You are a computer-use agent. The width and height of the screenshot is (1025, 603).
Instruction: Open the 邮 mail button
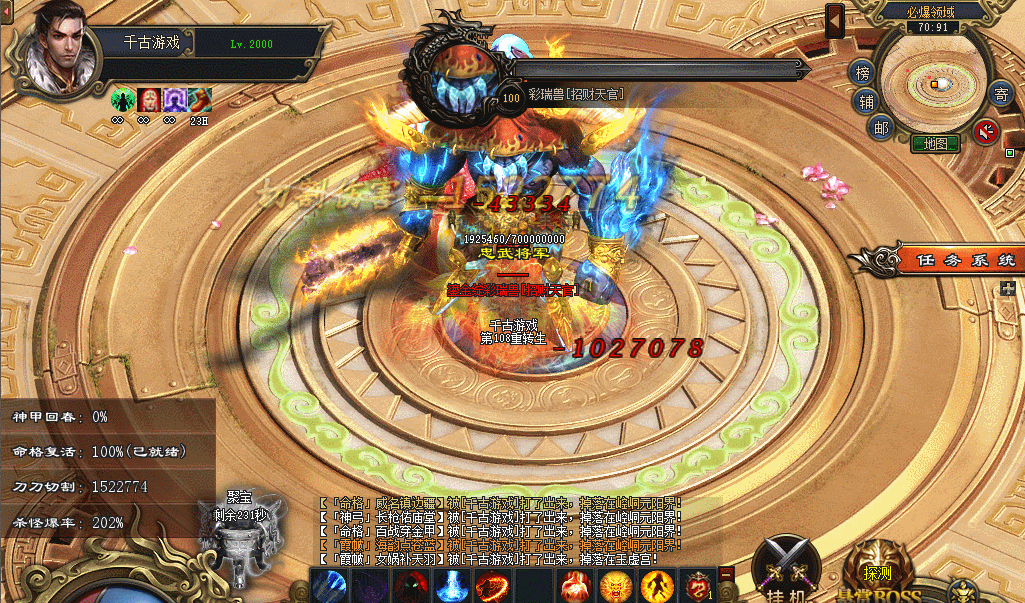pos(880,127)
